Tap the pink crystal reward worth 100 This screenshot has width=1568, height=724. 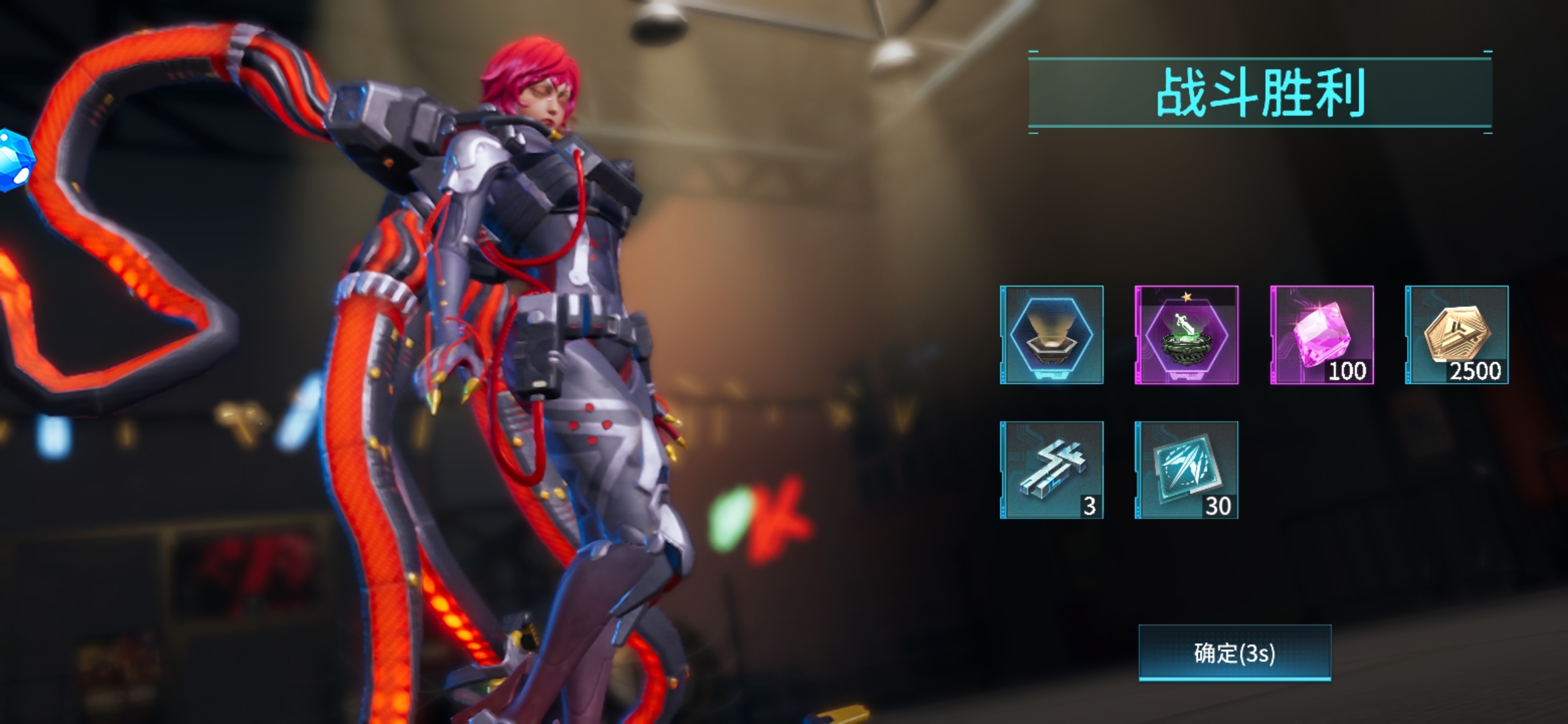1321,335
